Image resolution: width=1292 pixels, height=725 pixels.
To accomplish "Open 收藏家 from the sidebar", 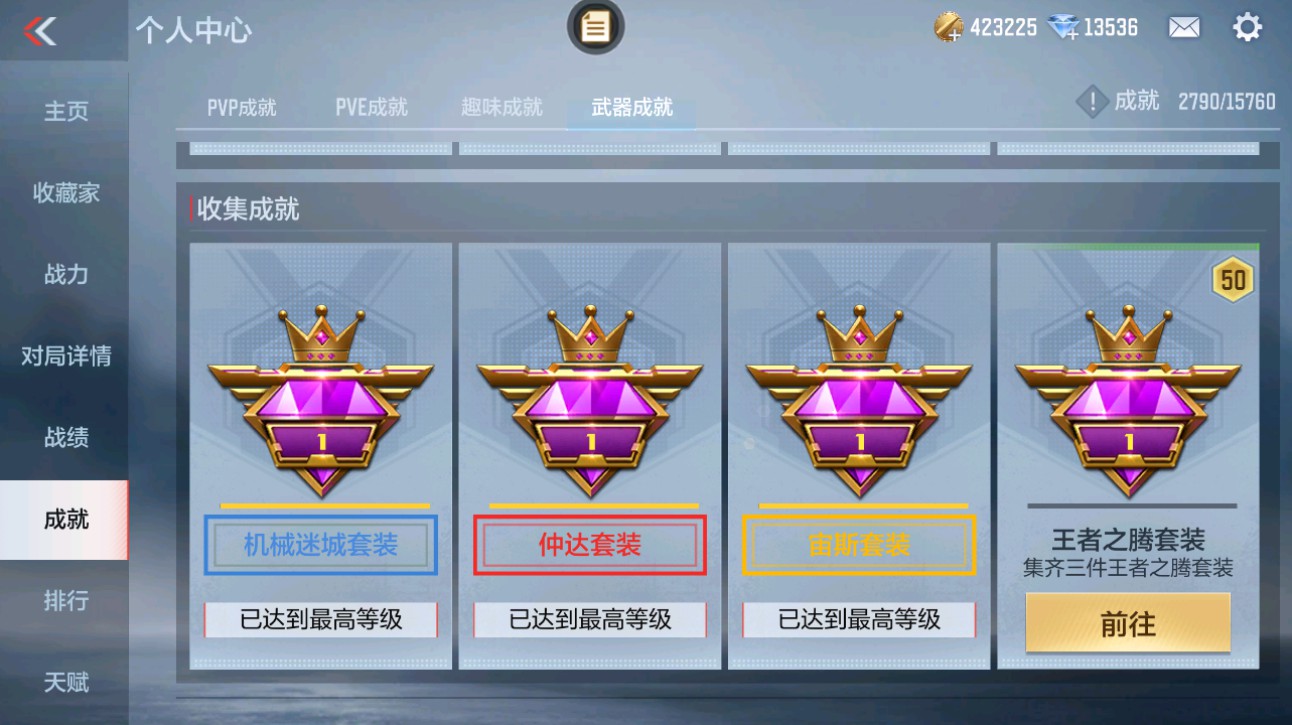I will tap(64, 193).
